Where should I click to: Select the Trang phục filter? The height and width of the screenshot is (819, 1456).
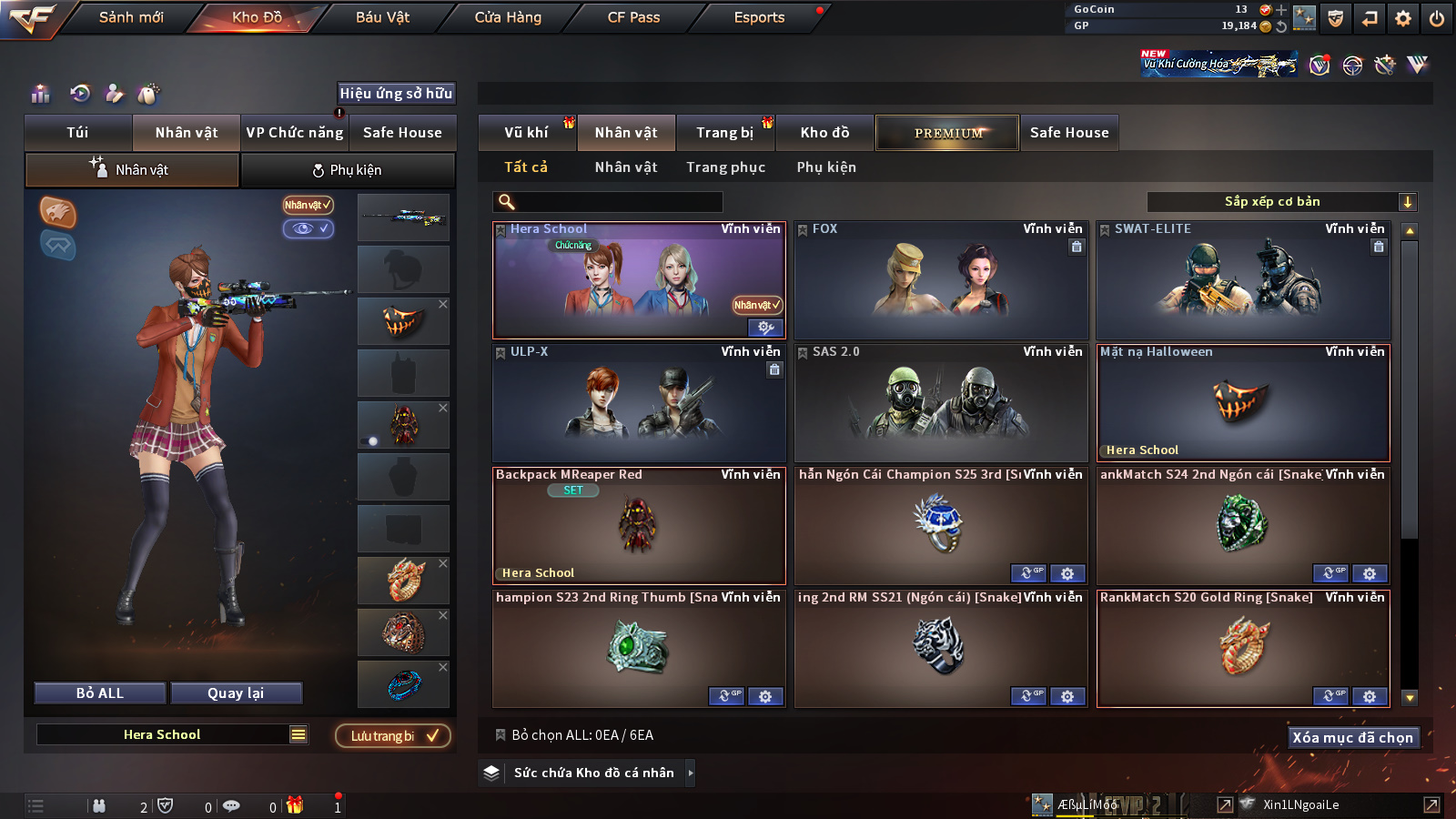(725, 167)
